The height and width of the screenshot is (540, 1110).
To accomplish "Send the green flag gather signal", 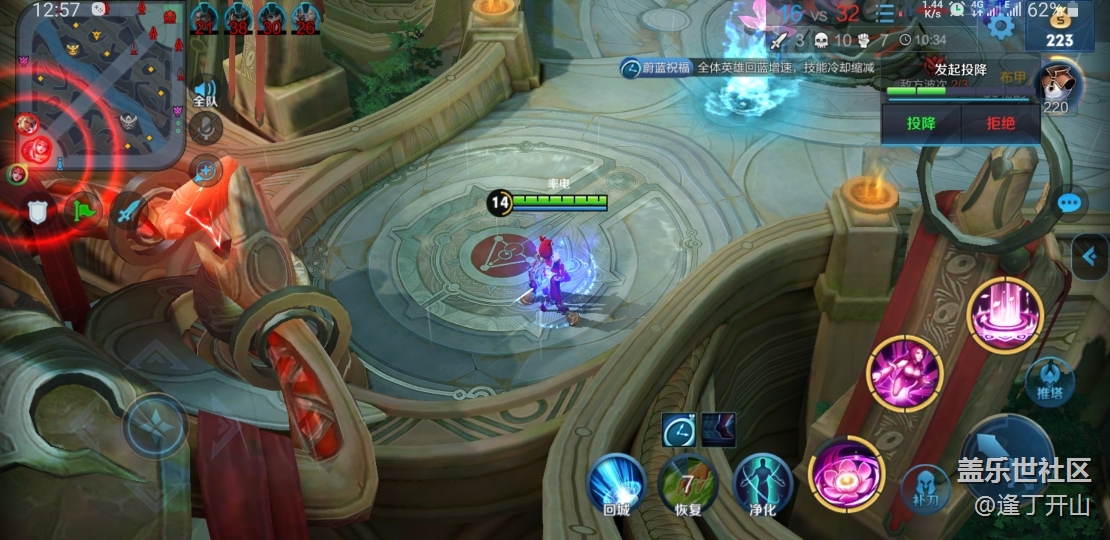I will pos(83,211).
